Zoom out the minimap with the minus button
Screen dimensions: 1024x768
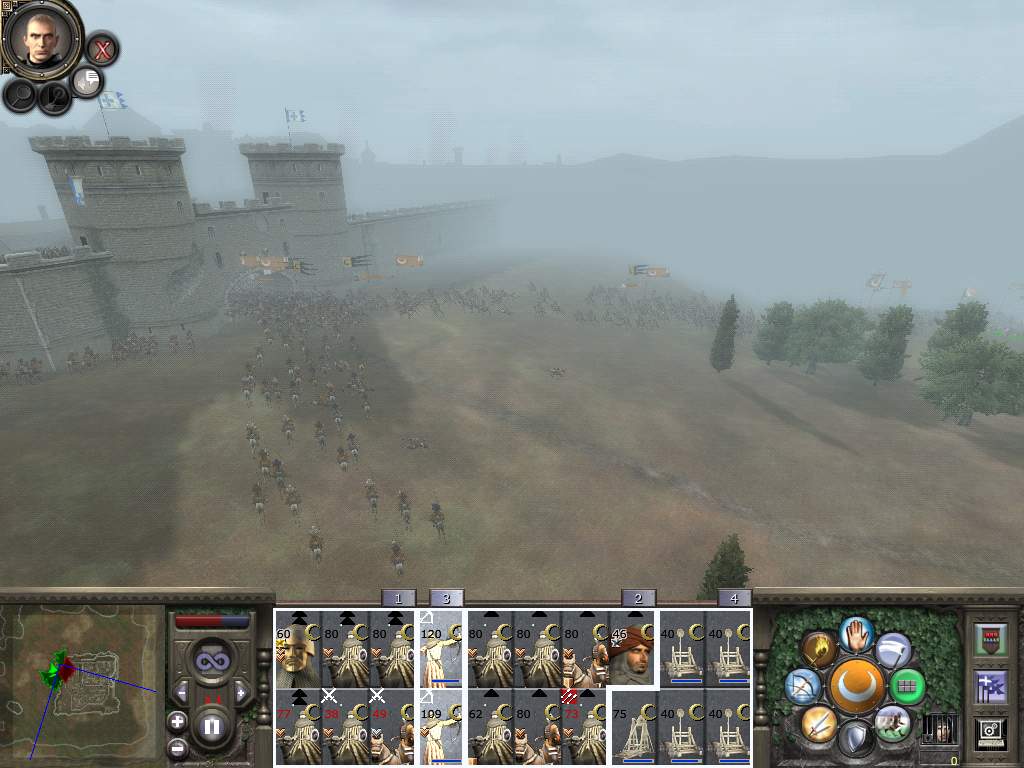pos(177,746)
